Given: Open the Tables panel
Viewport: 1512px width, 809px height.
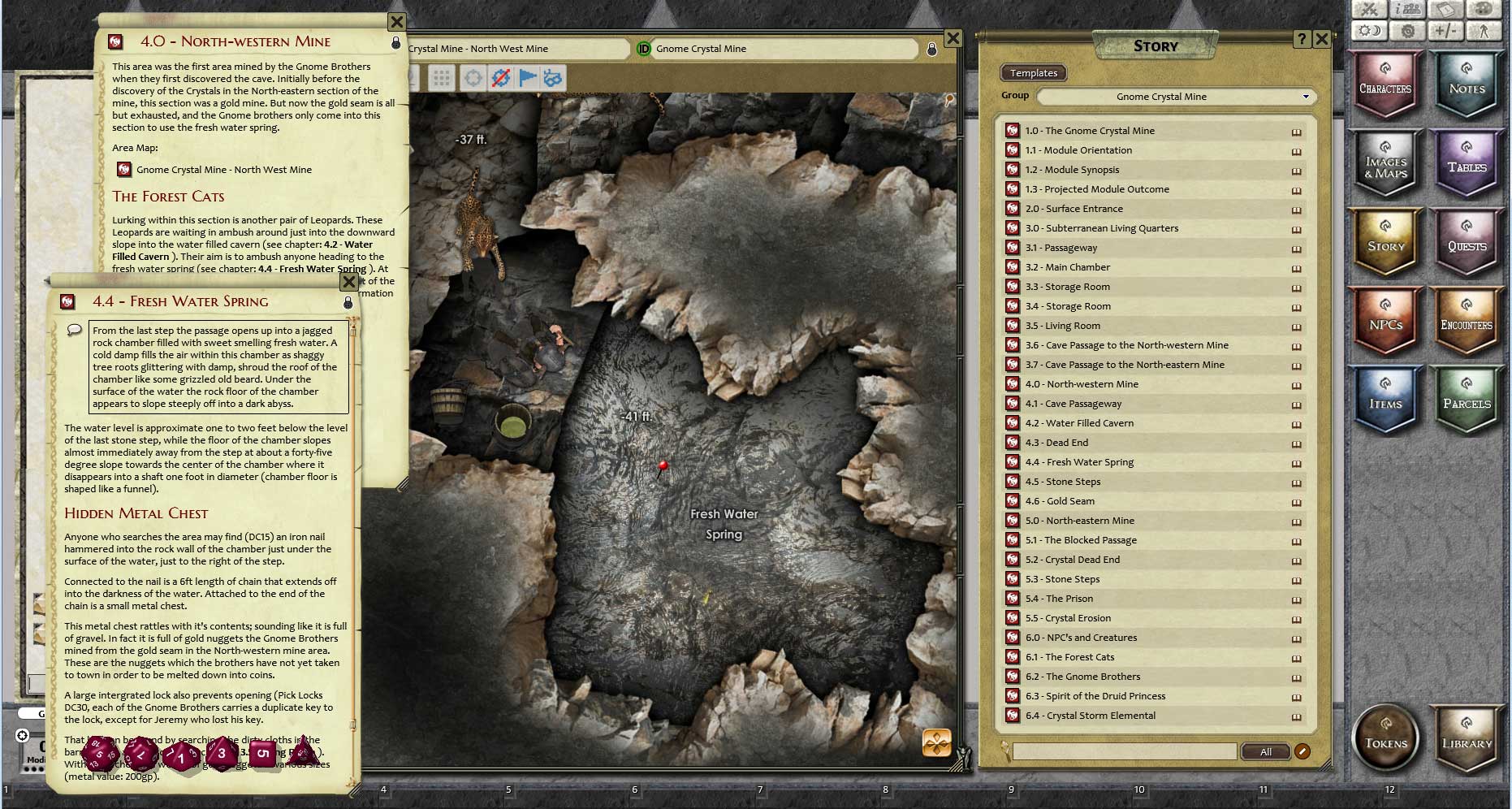Looking at the screenshot, I should pyautogui.click(x=1467, y=165).
